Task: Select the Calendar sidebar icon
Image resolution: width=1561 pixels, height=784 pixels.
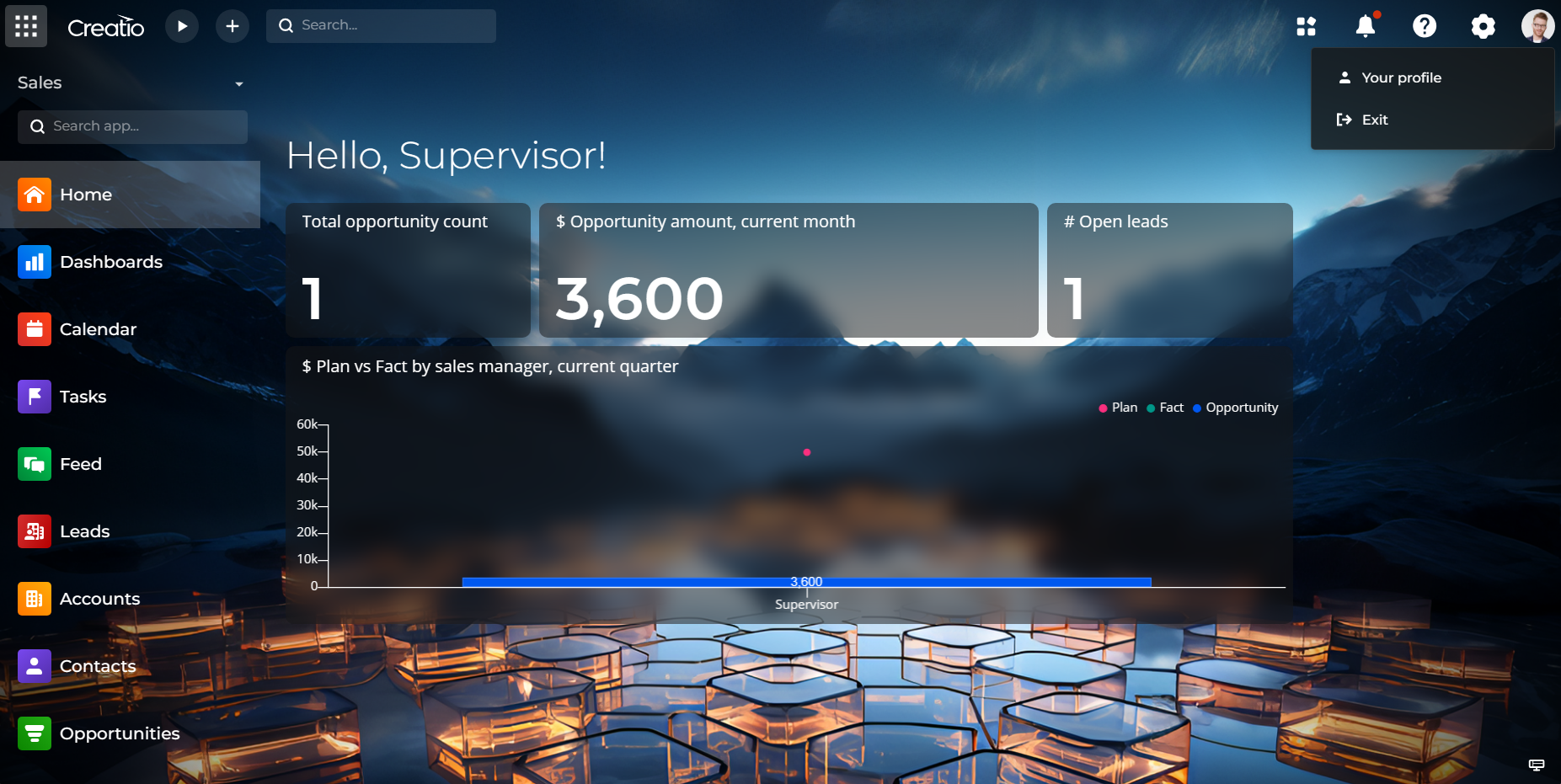Action: (35, 329)
